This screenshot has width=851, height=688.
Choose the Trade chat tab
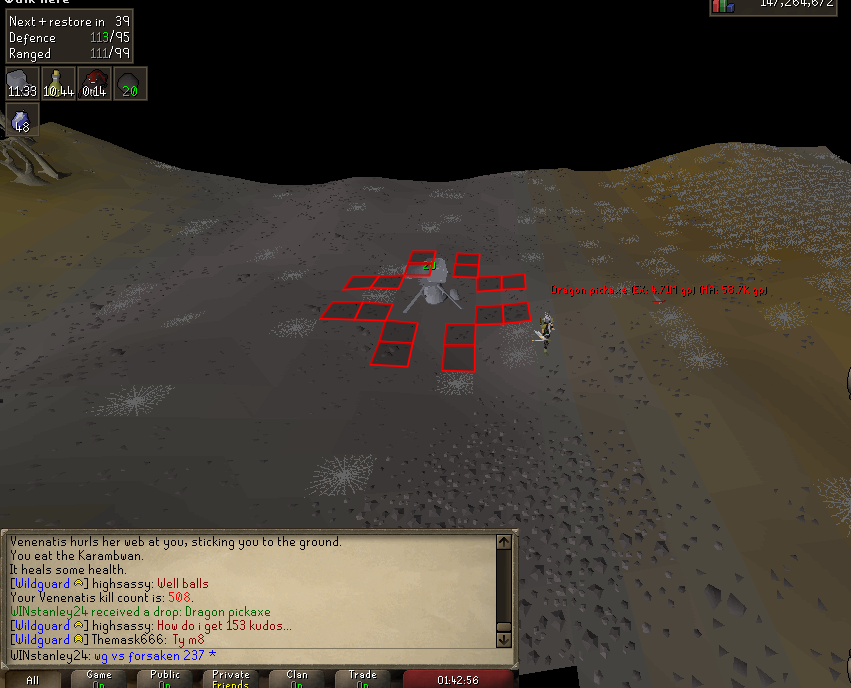363,679
